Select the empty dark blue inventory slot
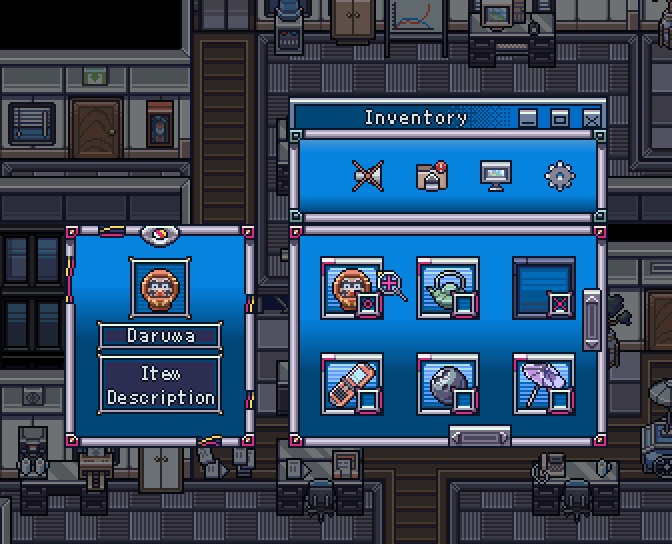Screen dimensions: 672x544 pos(543,288)
